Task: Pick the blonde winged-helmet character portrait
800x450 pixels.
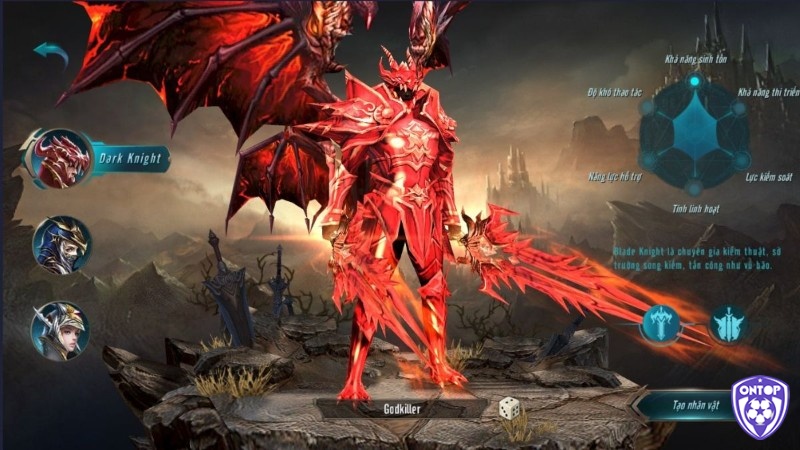Action: tap(60, 330)
